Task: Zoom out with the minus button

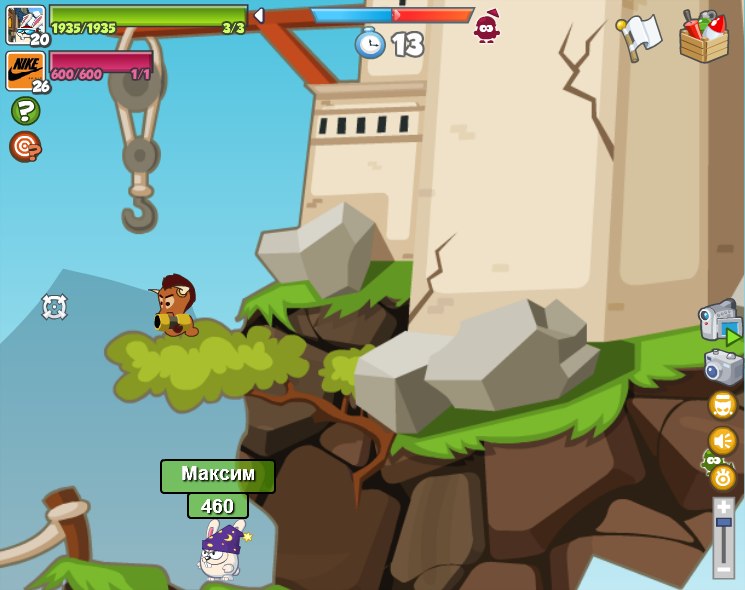Action: (x=723, y=569)
